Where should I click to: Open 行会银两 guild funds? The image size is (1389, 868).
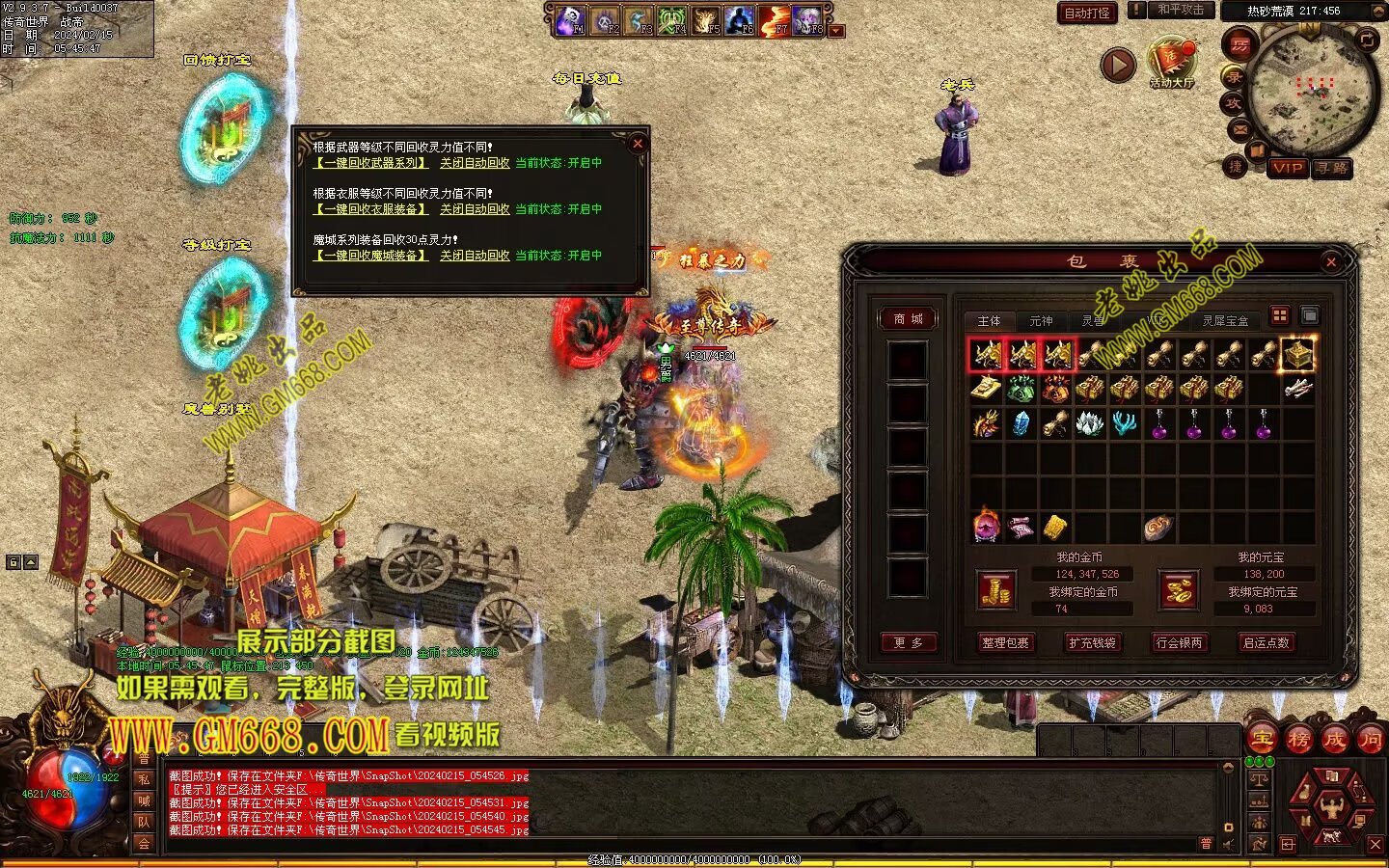pos(1179,642)
